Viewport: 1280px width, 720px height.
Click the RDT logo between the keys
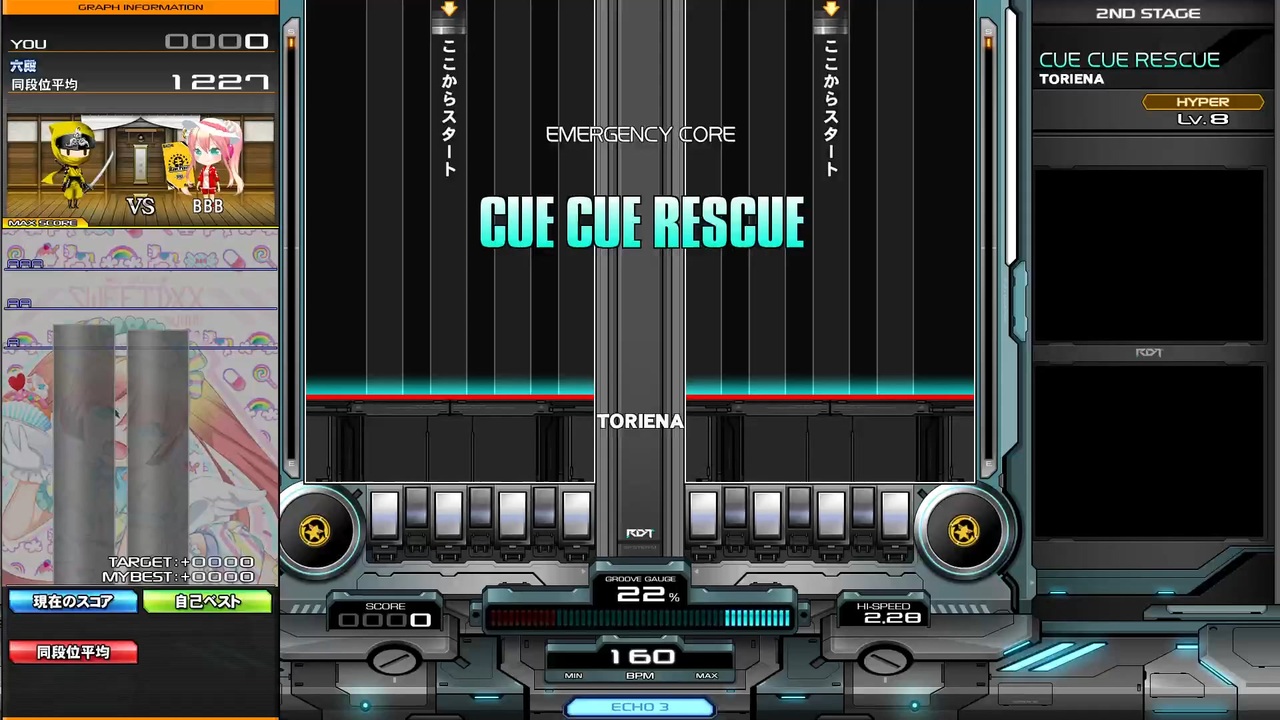click(639, 533)
